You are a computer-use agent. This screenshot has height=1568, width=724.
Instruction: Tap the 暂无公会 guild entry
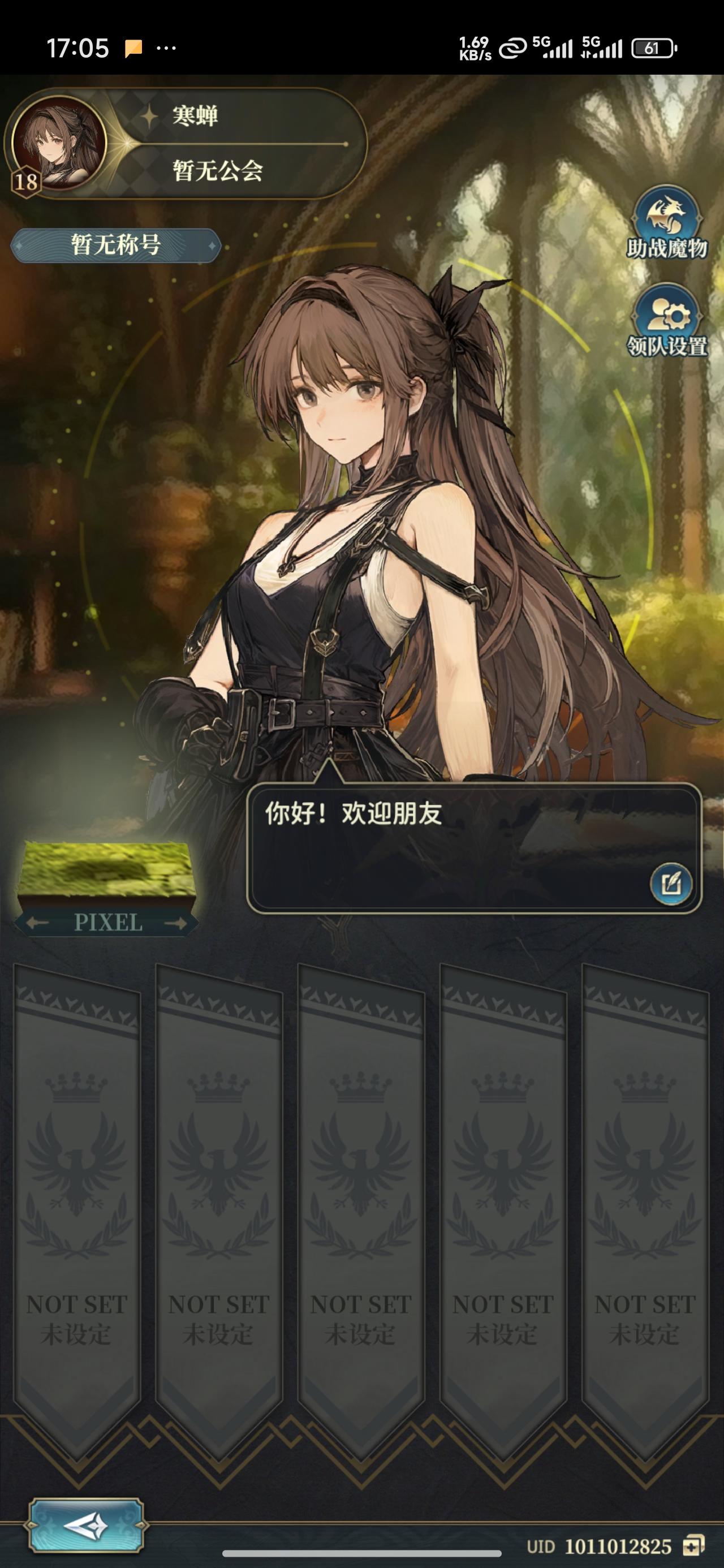pos(216,173)
